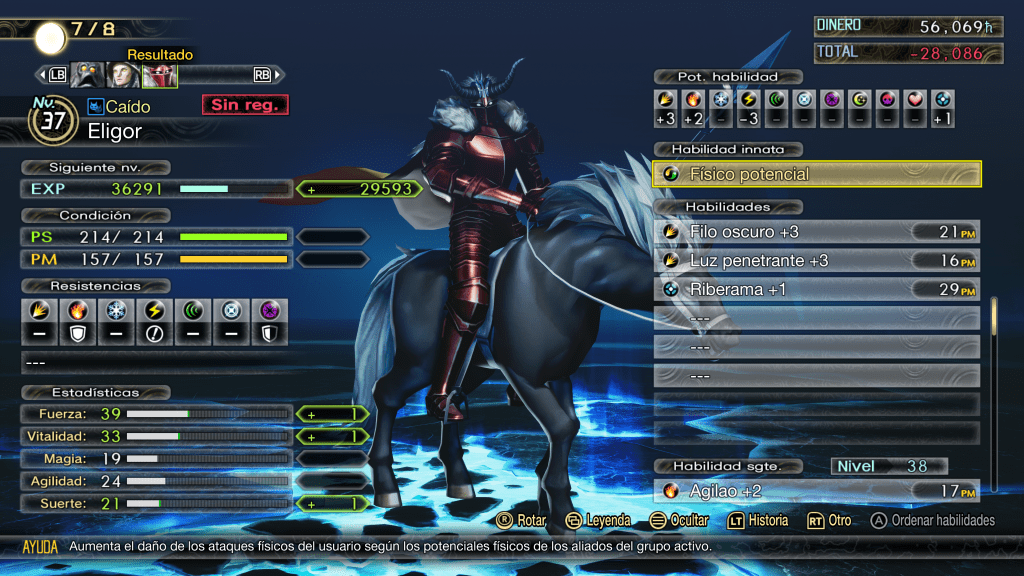Viewport: 1024px width, 576px height.
Task: Choose the hooded pale-faced demon portrait
Action: pyautogui.click(x=124, y=75)
